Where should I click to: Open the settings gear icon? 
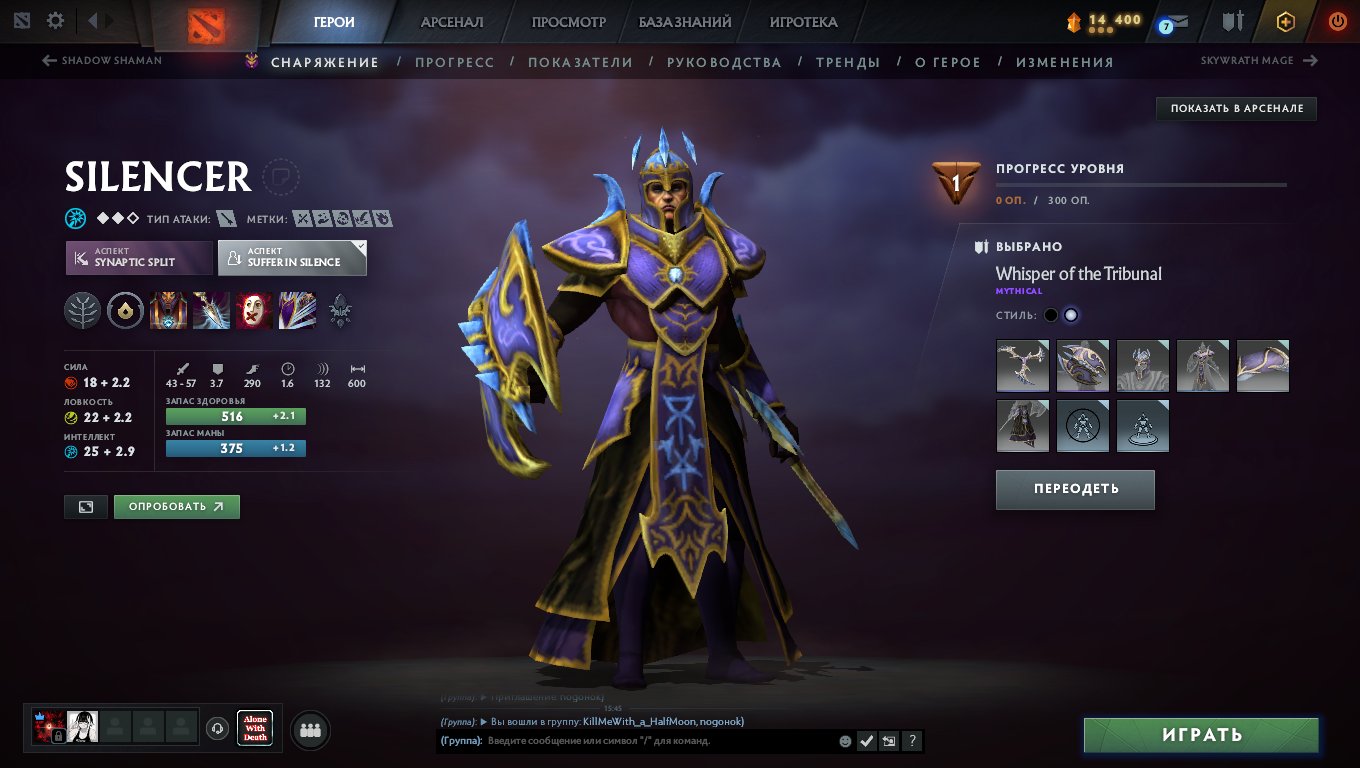point(55,19)
